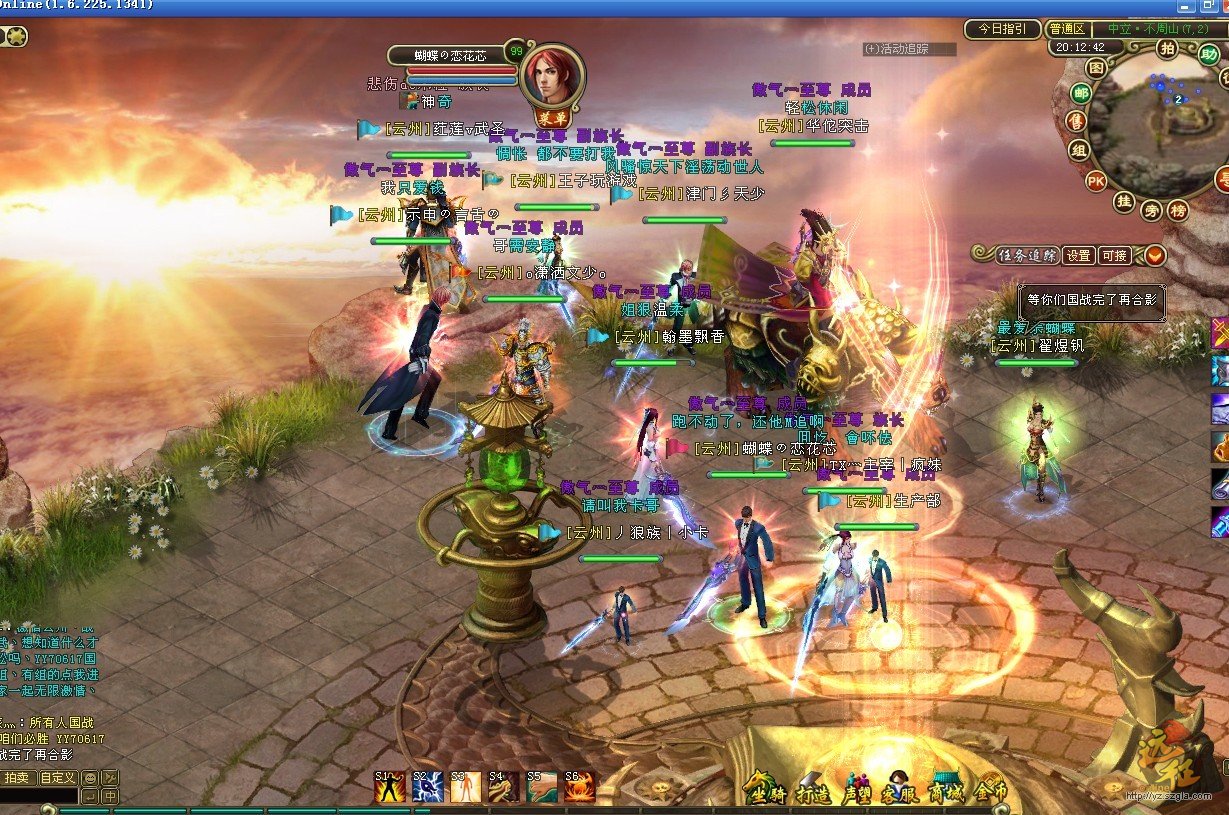Open the 售 shop button by the minimap

click(1076, 122)
